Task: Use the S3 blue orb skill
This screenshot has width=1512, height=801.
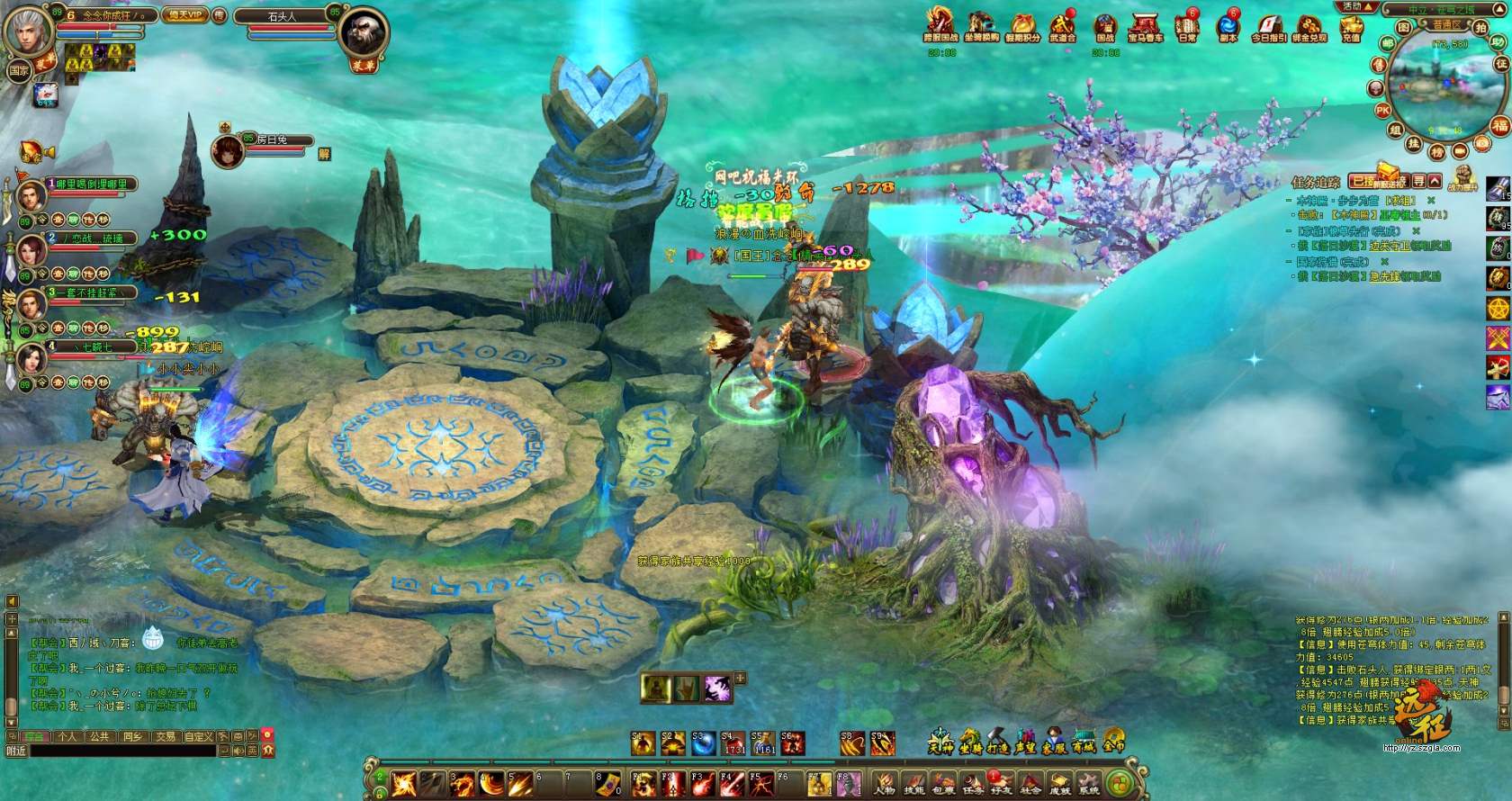Action: point(703,743)
